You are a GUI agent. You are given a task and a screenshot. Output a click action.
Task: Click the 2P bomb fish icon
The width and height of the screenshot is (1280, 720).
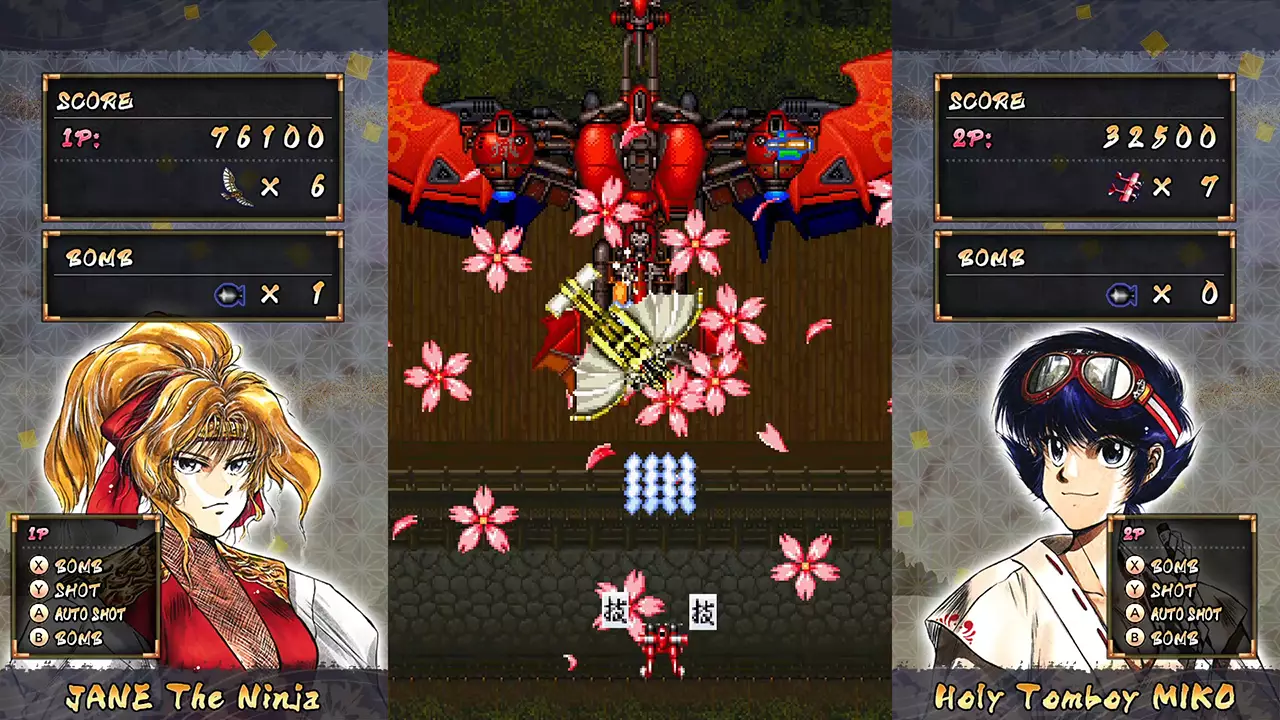1125,294
